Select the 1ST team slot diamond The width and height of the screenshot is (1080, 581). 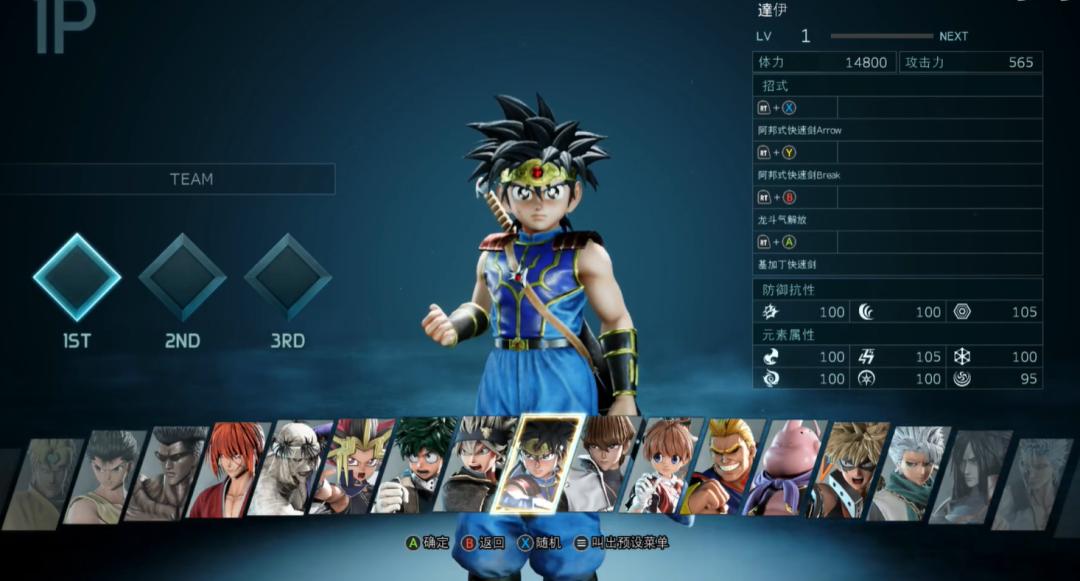point(77,278)
